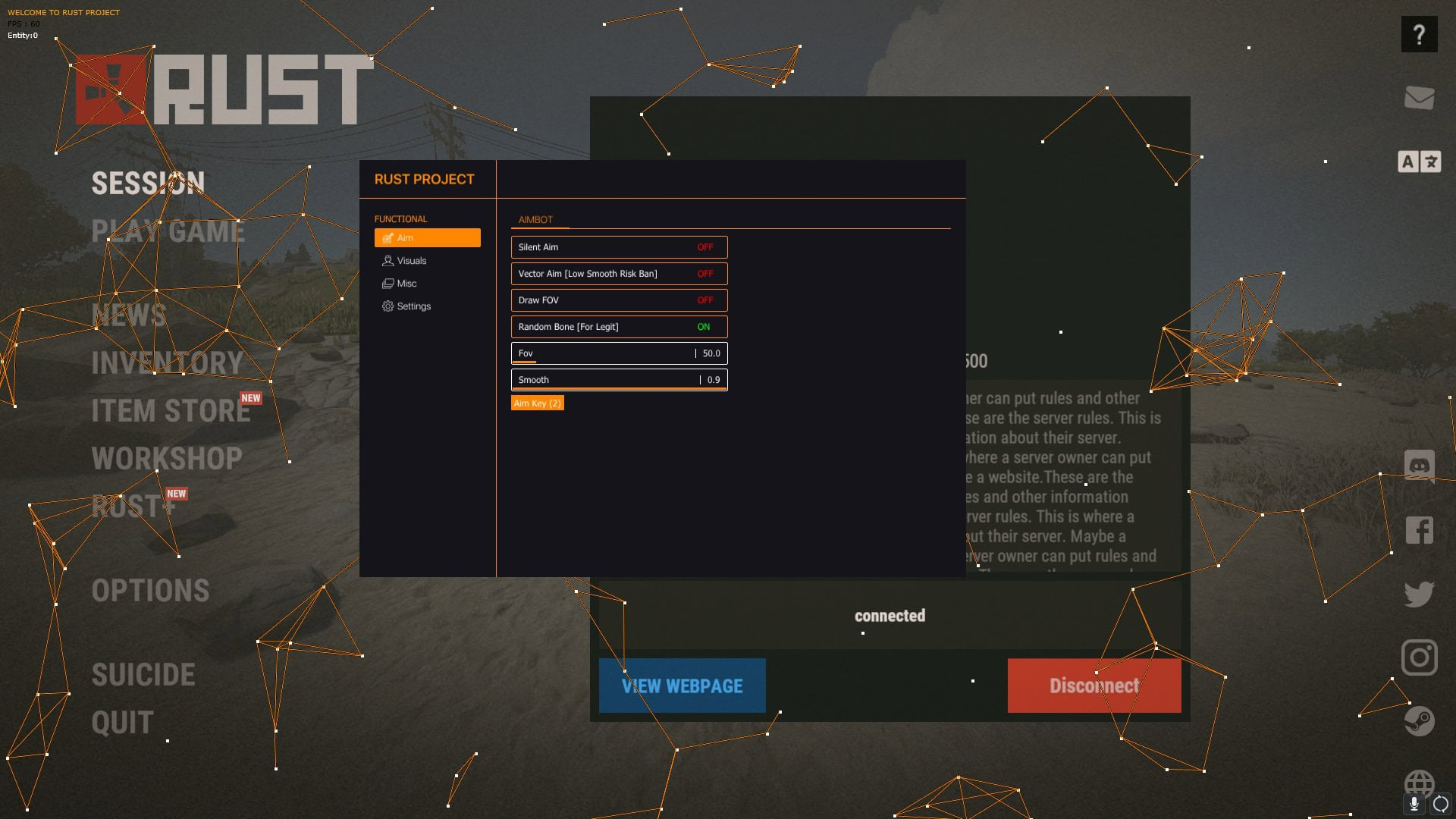Toggle Random Bone option
This screenshot has height=819, width=1456.
619,327
